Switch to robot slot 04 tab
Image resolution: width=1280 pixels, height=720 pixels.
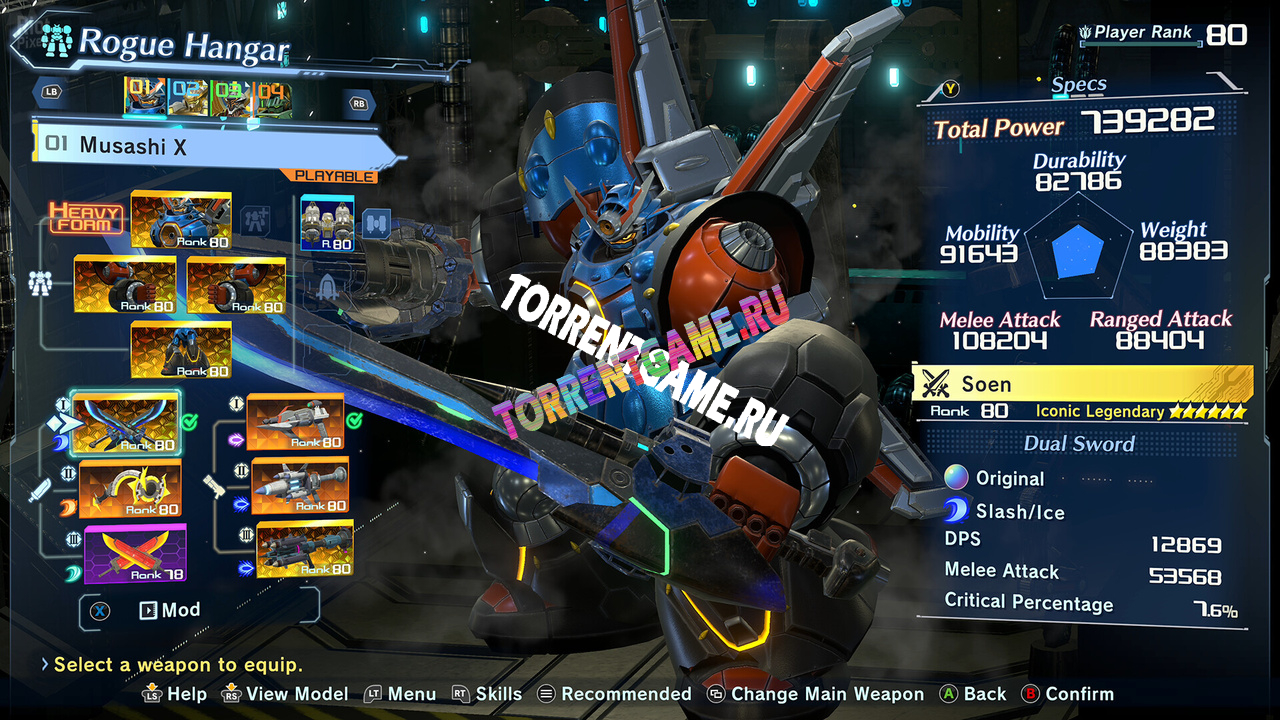pos(272,97)
